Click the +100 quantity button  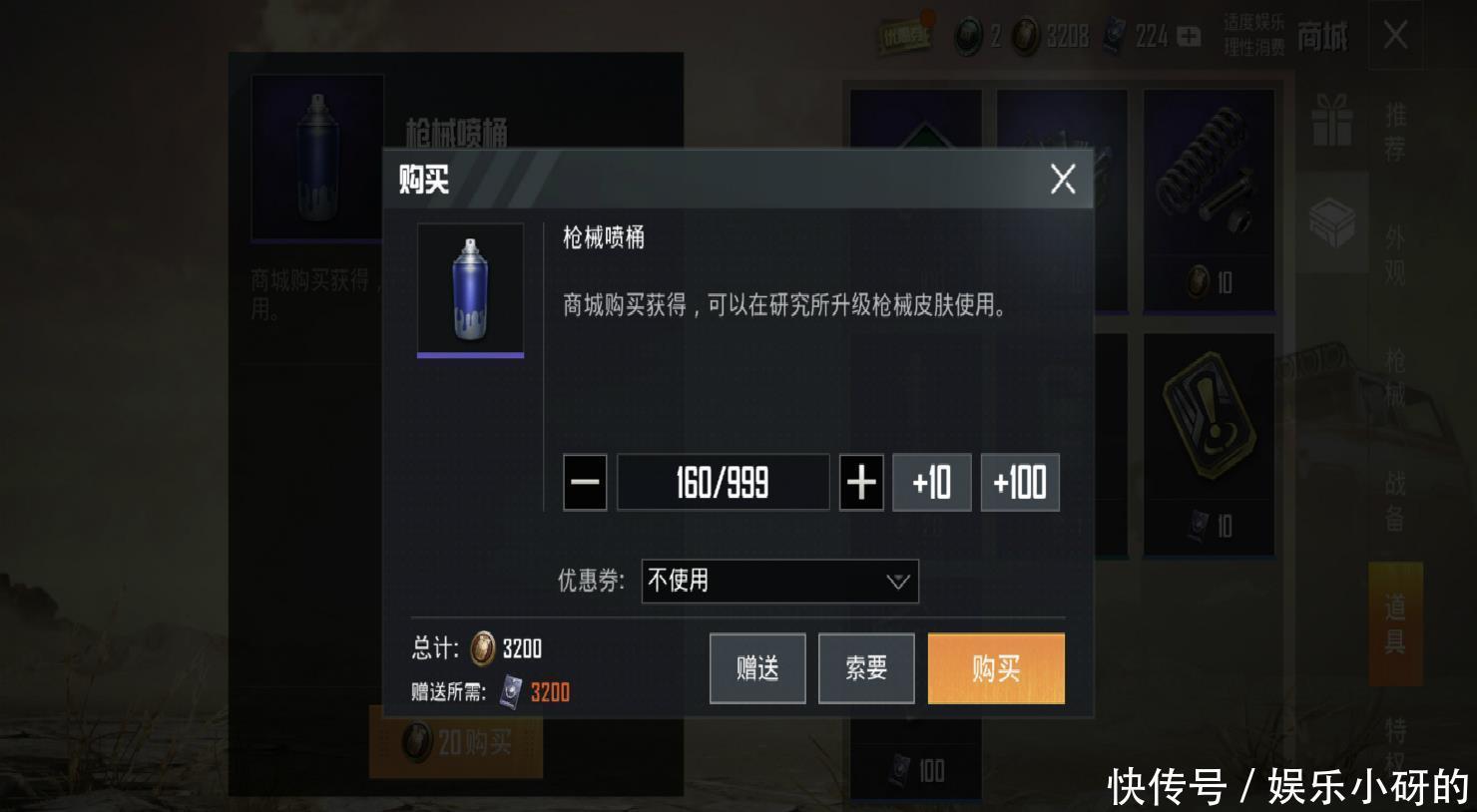[x=1019, y=483]
